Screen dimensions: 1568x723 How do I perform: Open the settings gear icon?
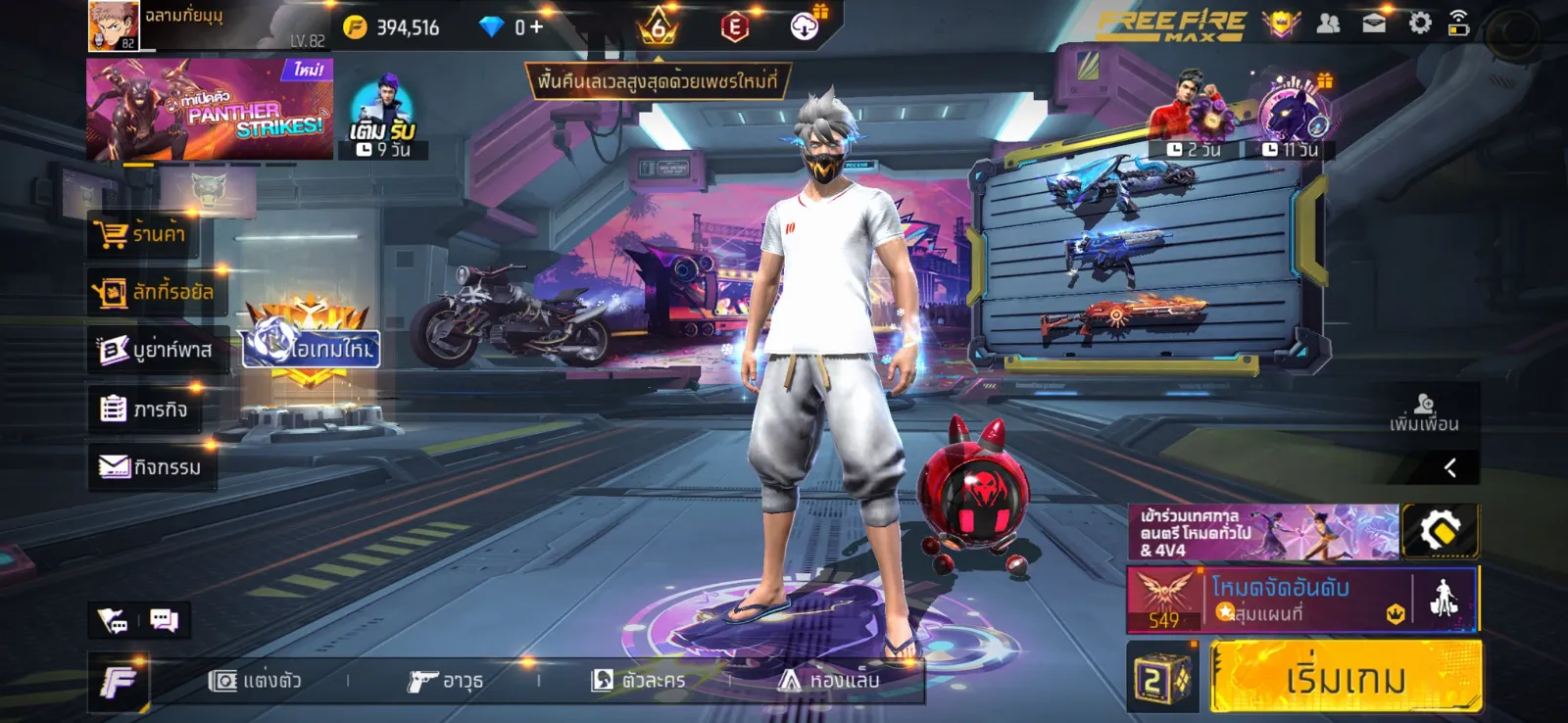(x=1419, y=24)
